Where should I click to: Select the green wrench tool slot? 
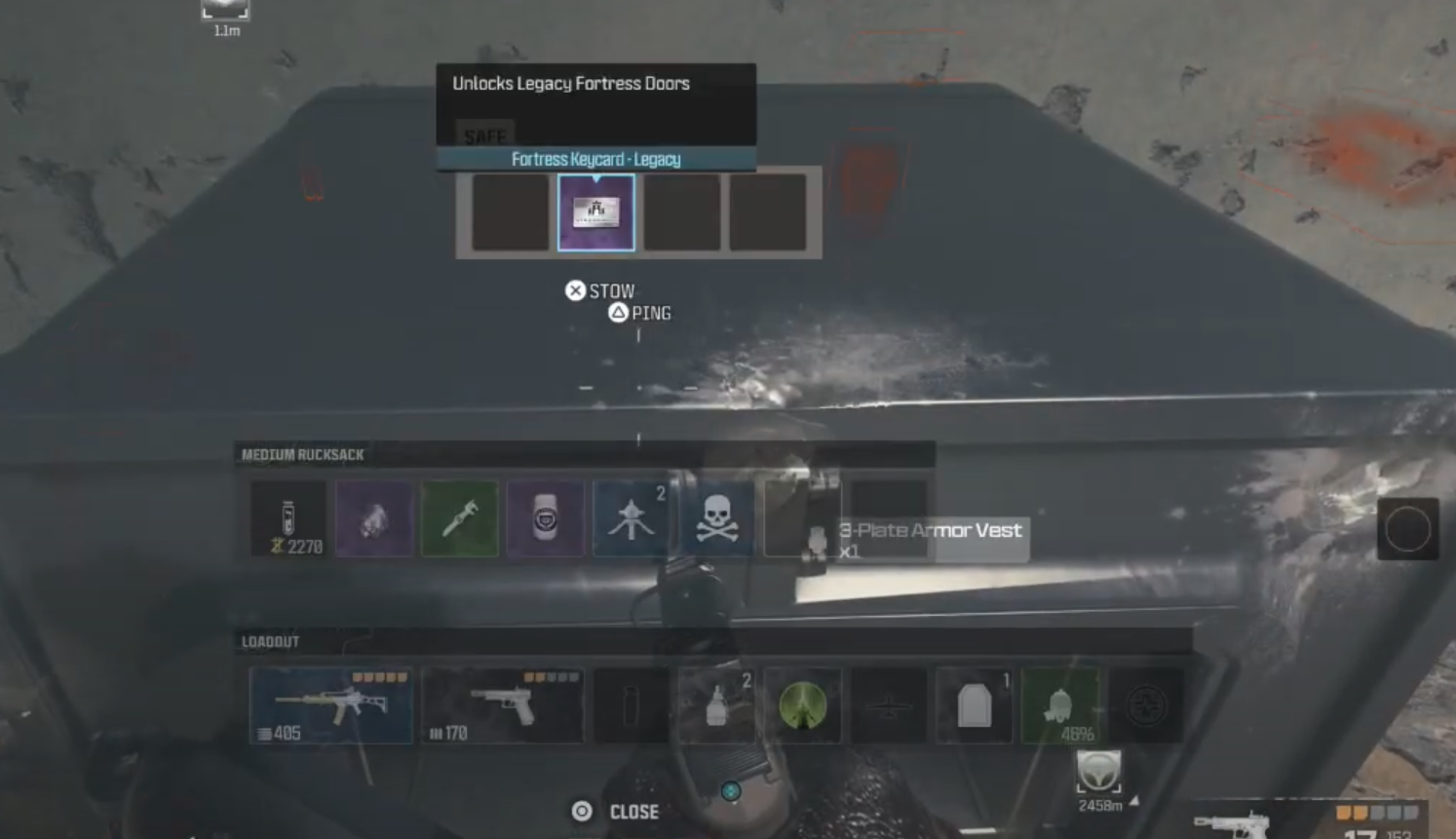pos(460,519)
